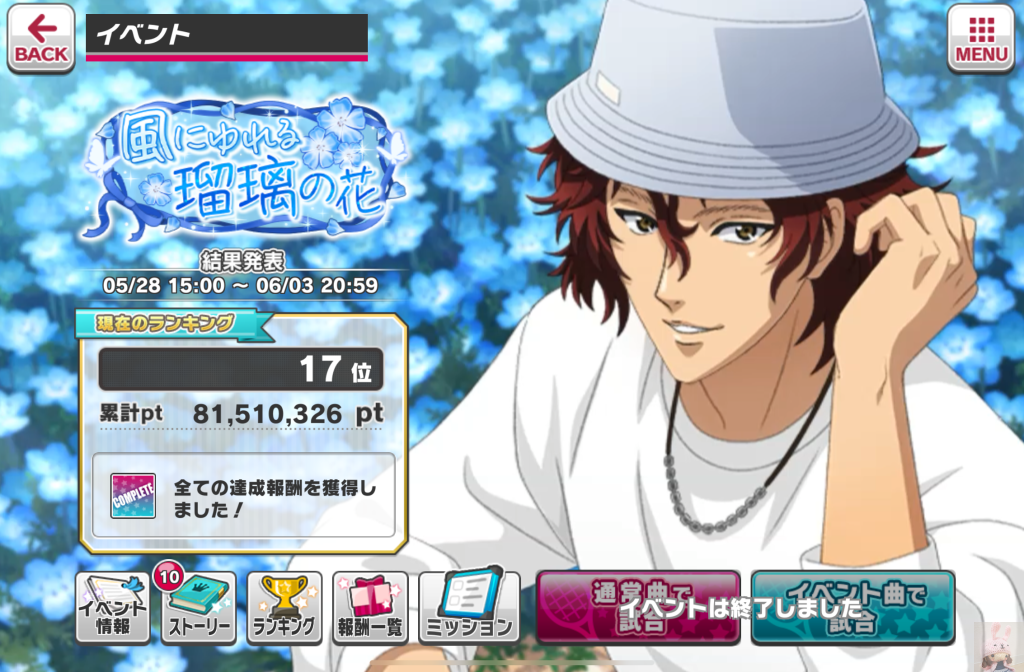
Task: Show the ランキング trophy rankings
Action: click(x=285, y=607)
